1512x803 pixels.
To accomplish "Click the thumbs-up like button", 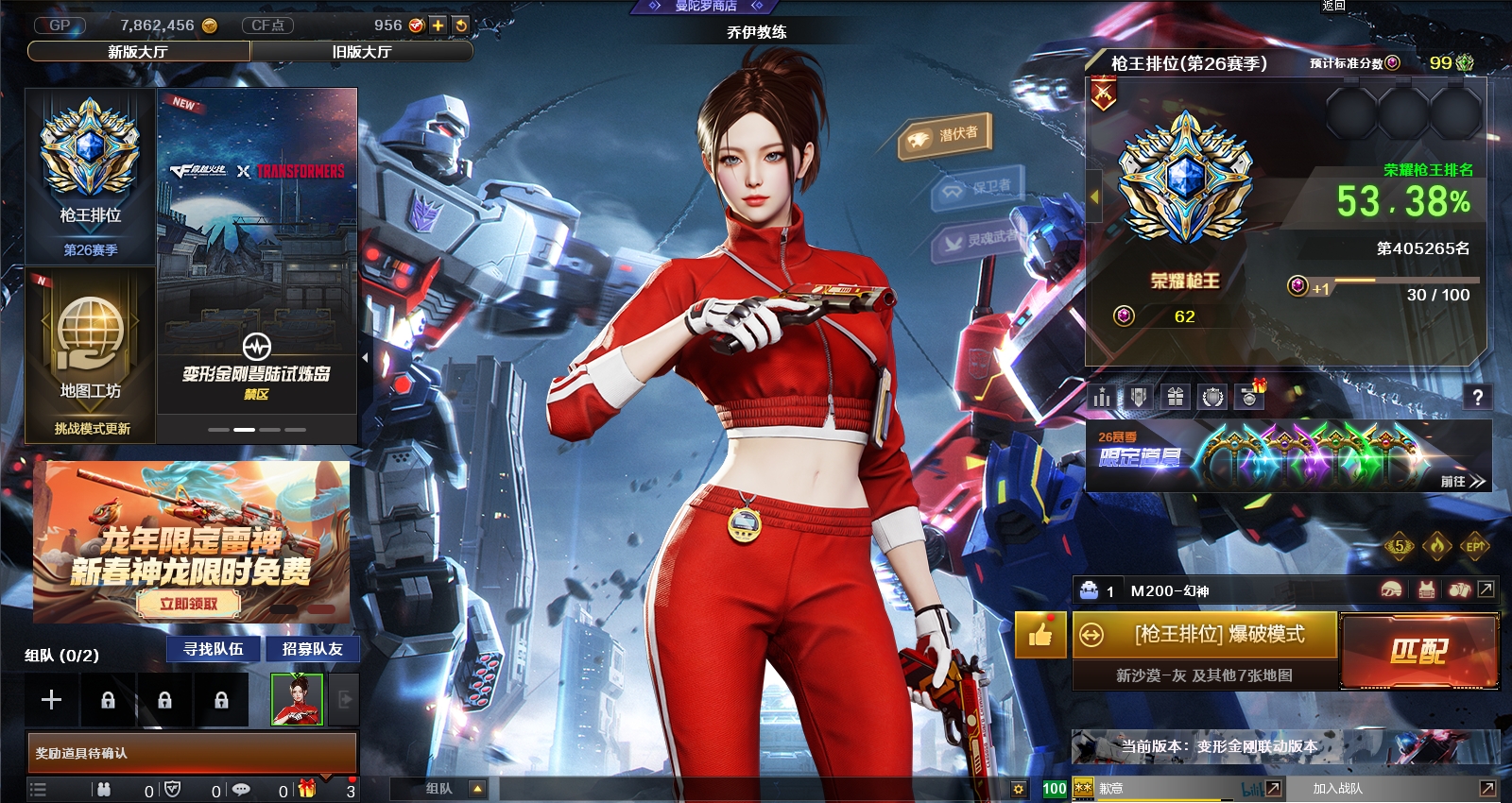I will click(x=1040, y=635).
